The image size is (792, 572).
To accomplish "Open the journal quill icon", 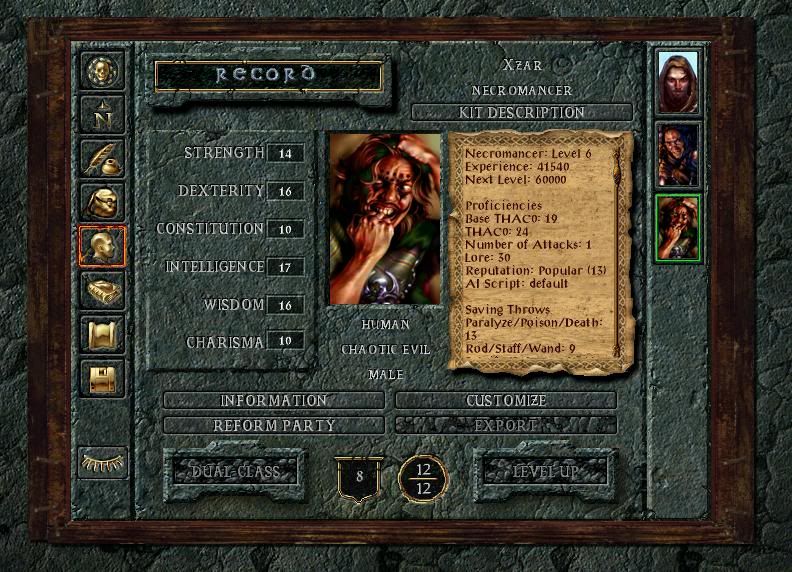I will (x=102, y=159).
